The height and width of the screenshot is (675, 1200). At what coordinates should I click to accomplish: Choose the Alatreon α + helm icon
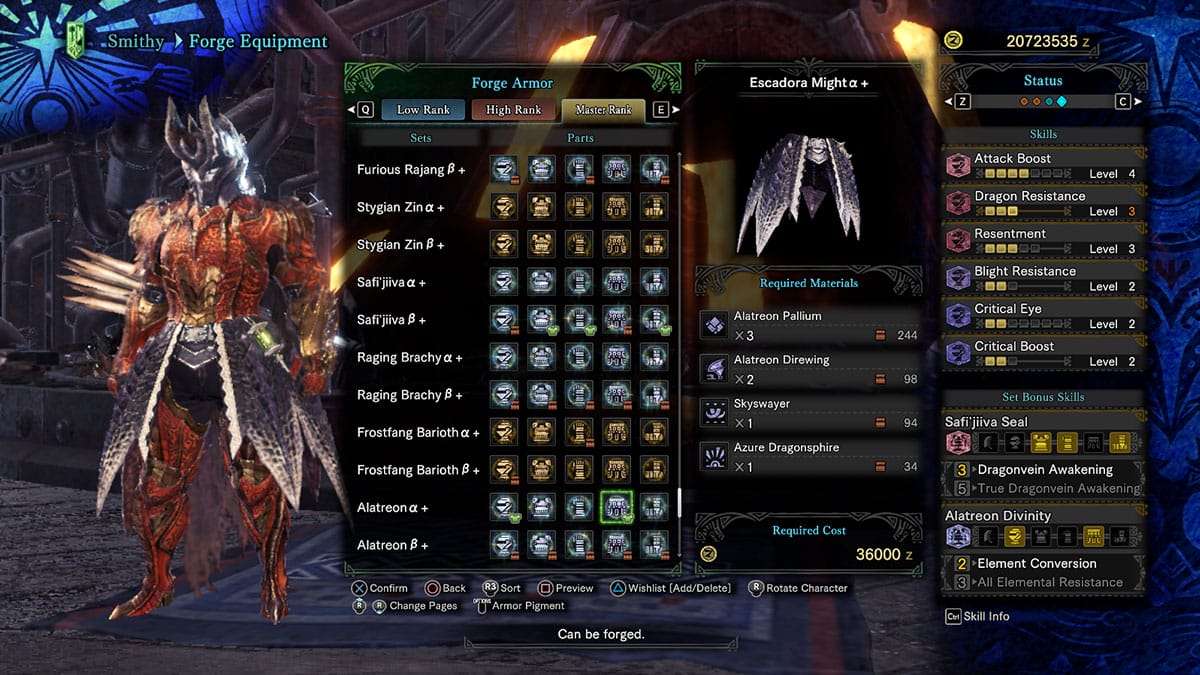[x=504, y=507]
